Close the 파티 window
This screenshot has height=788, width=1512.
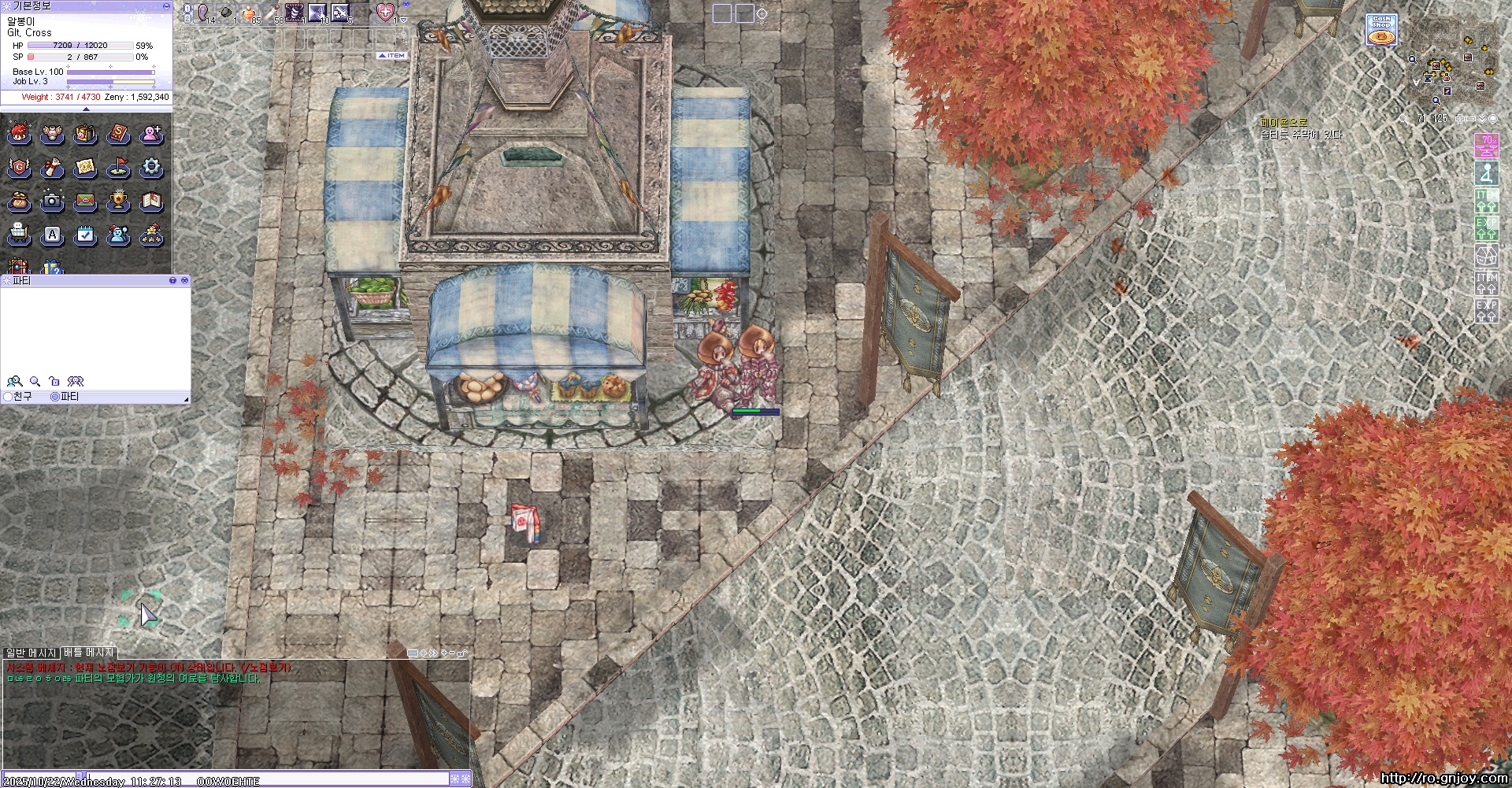[184, 280]
